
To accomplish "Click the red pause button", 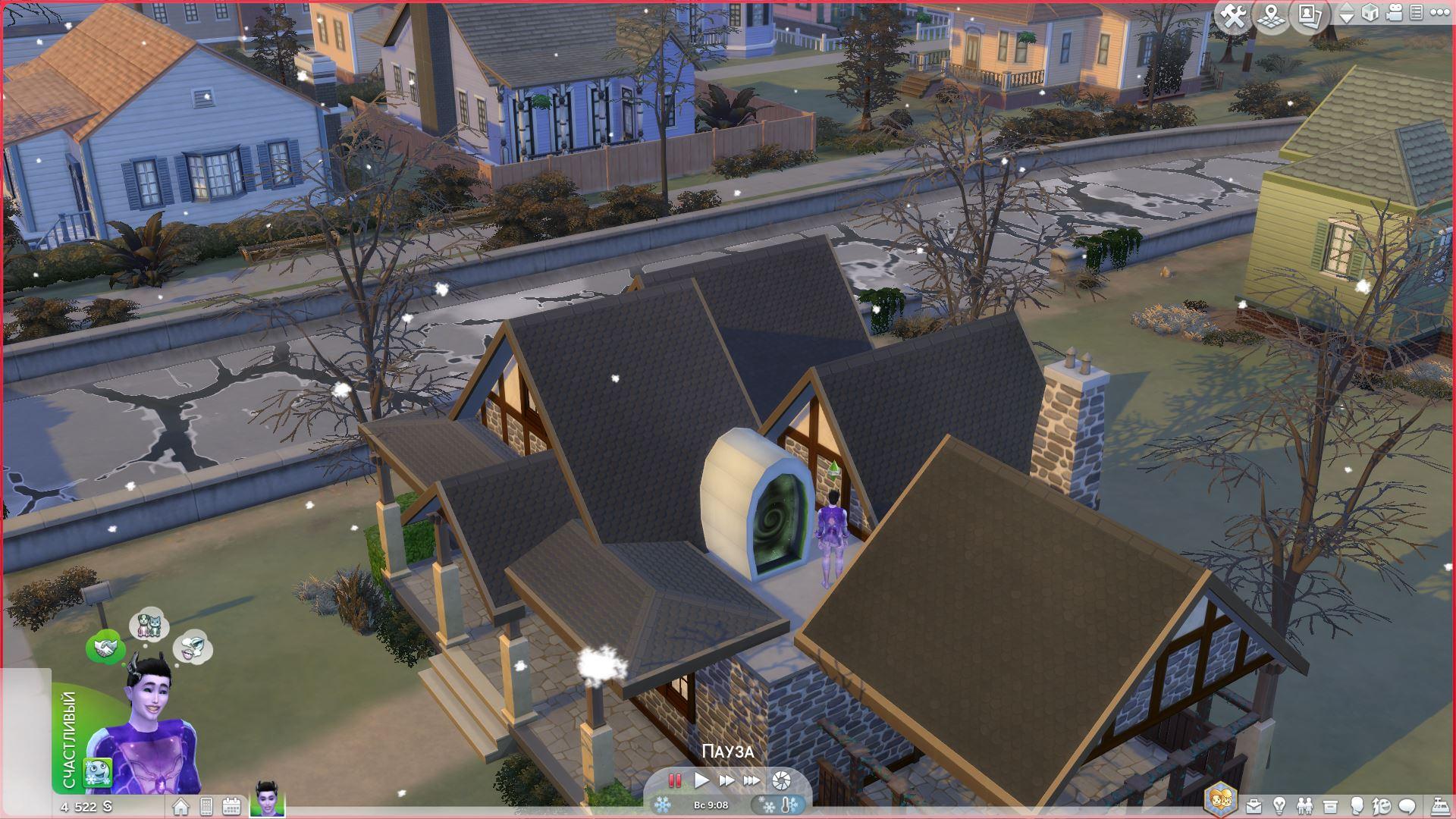I will point(674,780).
